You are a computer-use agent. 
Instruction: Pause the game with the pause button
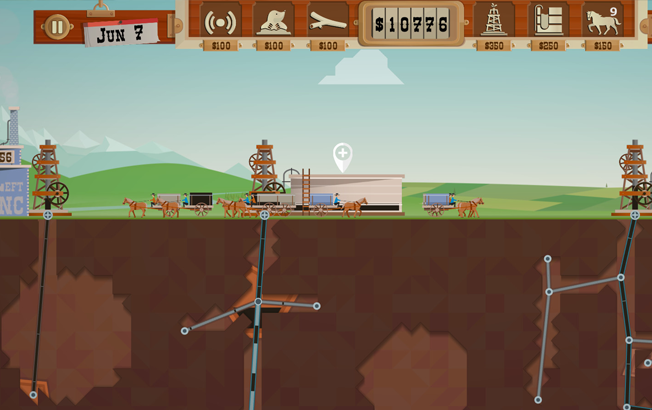(x=57, y=27)
